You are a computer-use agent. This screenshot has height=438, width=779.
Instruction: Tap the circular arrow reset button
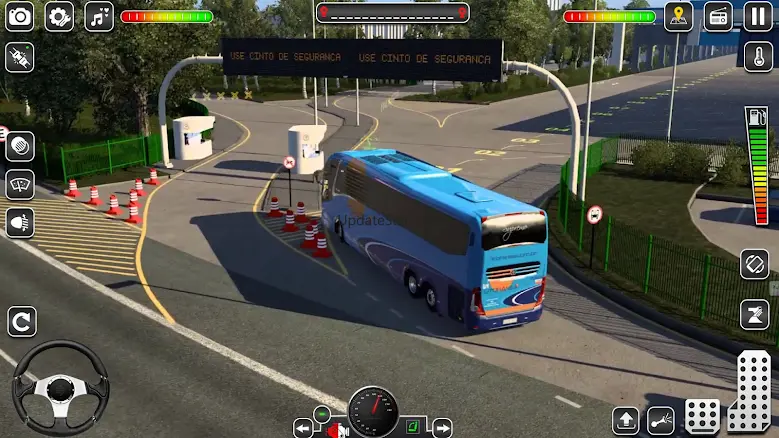click(21, 321)
